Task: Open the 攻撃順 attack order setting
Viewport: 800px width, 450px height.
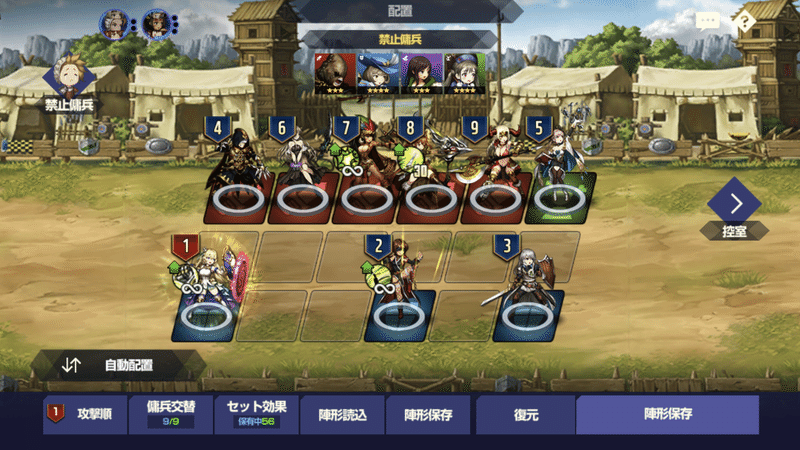Action: click(x=85, y=413)
